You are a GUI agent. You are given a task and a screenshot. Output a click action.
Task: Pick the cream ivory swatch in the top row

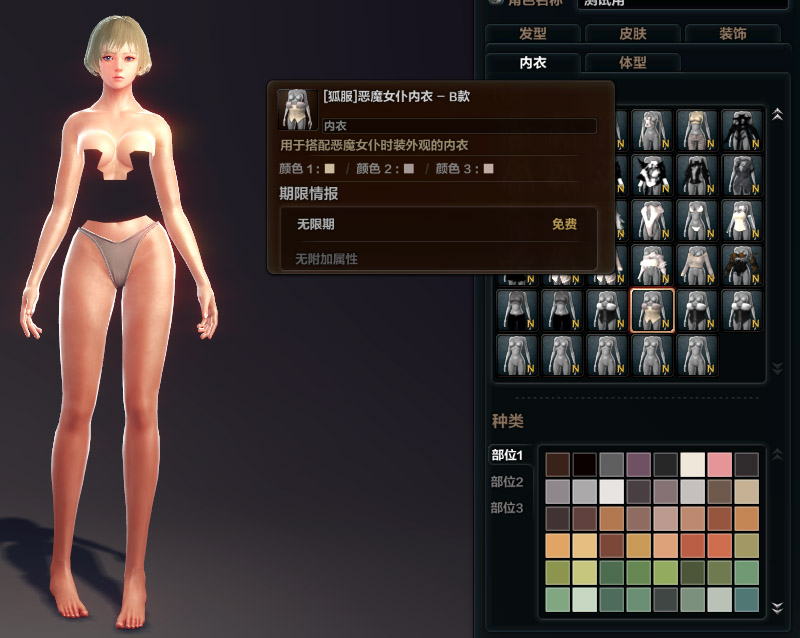point(693,465)
